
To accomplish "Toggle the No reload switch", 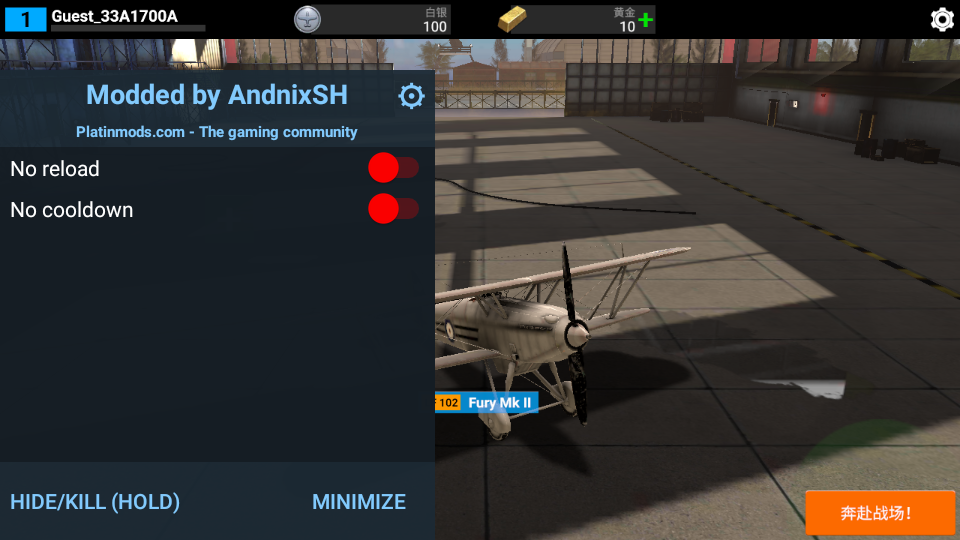I will 393,169.
